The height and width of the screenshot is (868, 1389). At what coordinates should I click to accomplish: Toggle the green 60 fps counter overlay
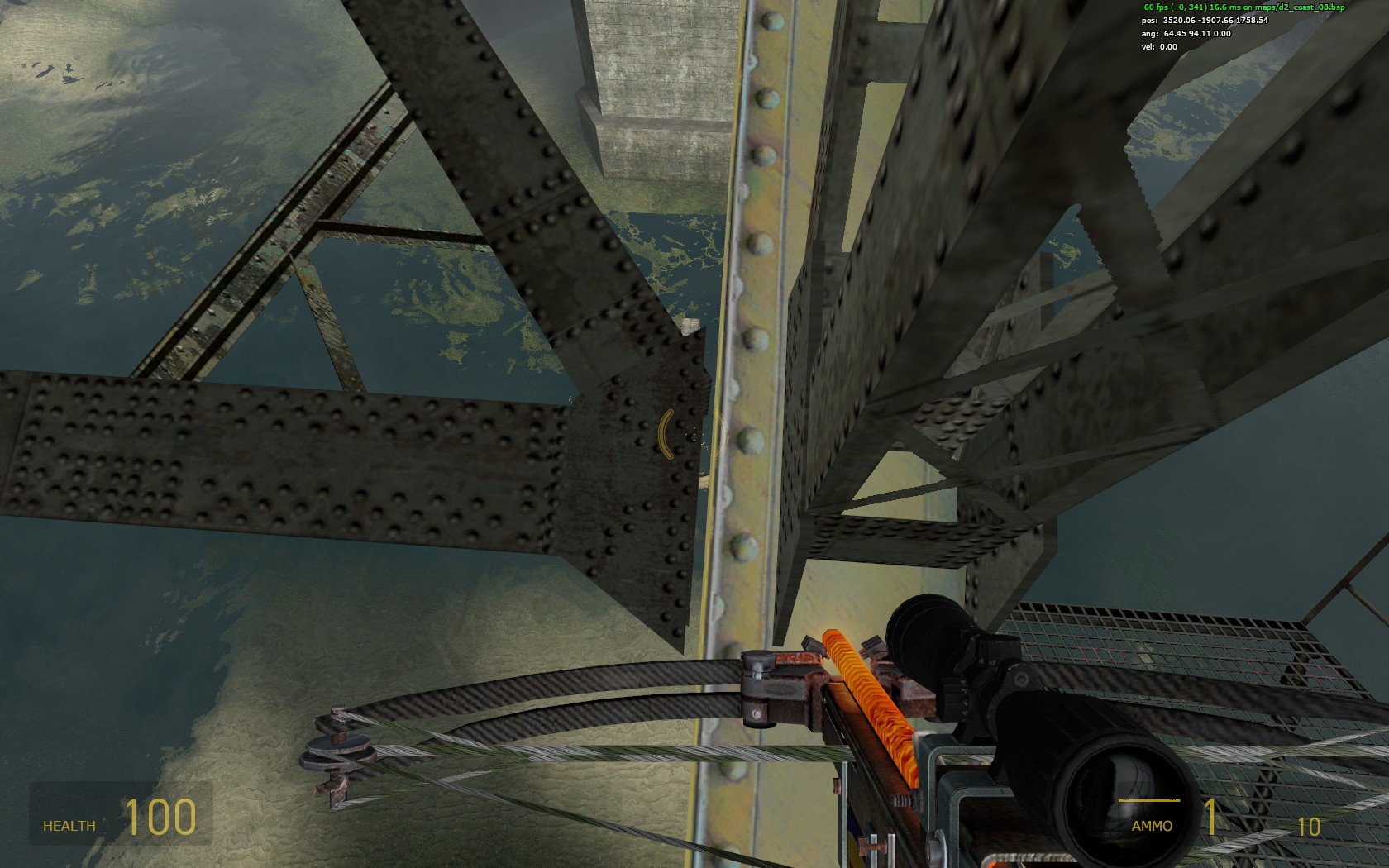point(1156,7)
